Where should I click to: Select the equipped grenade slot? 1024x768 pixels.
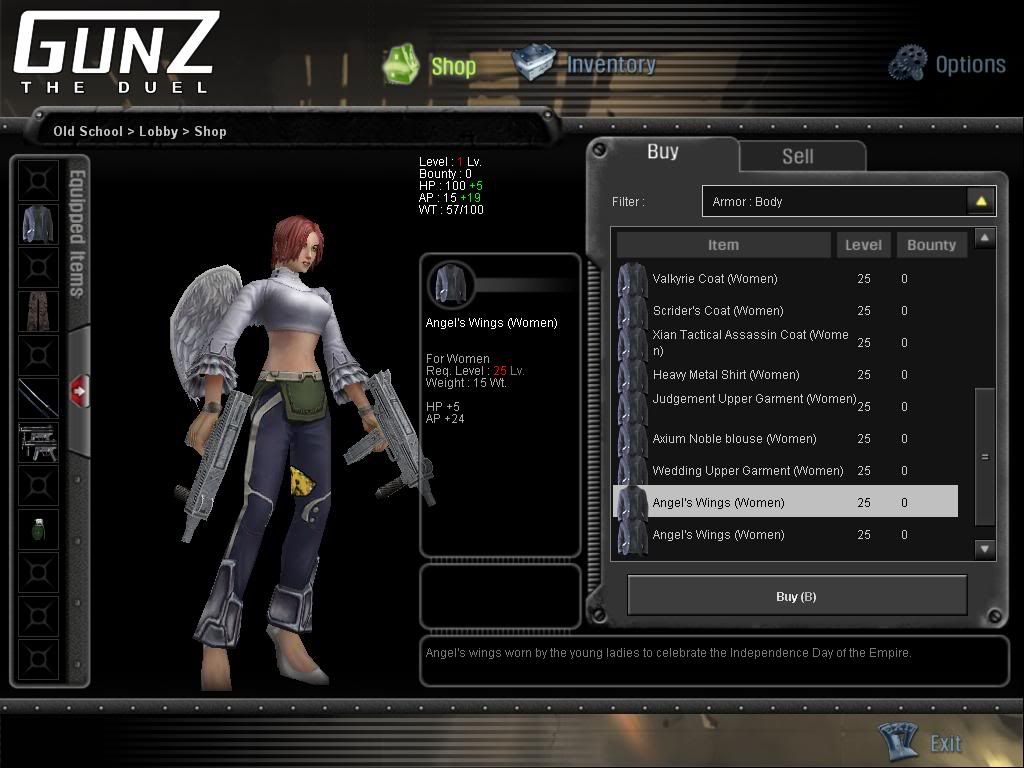(x=38, y=529)
